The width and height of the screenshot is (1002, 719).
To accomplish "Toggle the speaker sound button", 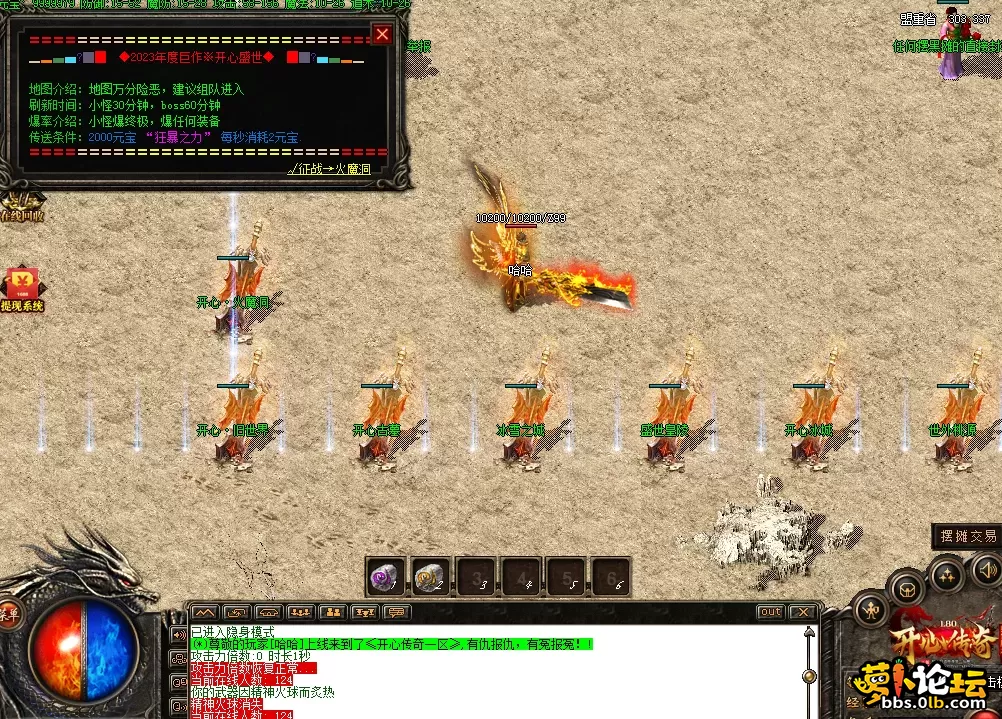I will pyautogui.click(x=988, y=570).
